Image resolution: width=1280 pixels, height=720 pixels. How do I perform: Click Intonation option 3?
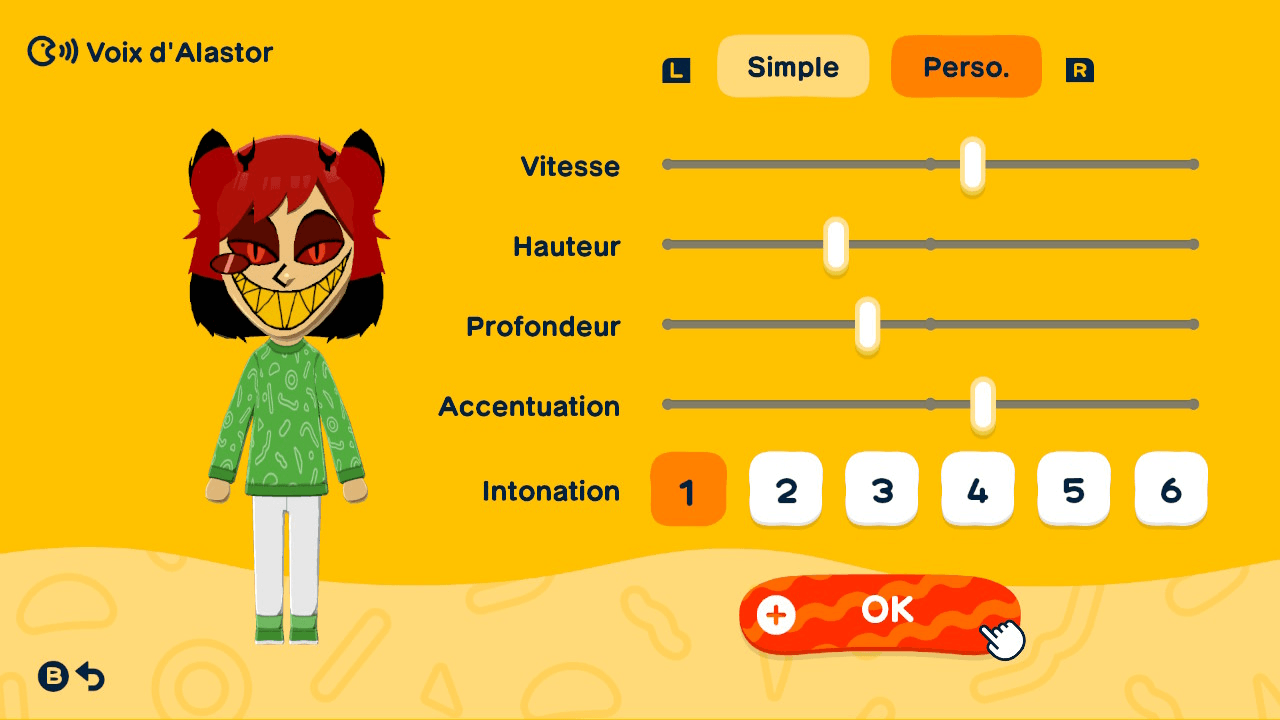tap(881, 489)
